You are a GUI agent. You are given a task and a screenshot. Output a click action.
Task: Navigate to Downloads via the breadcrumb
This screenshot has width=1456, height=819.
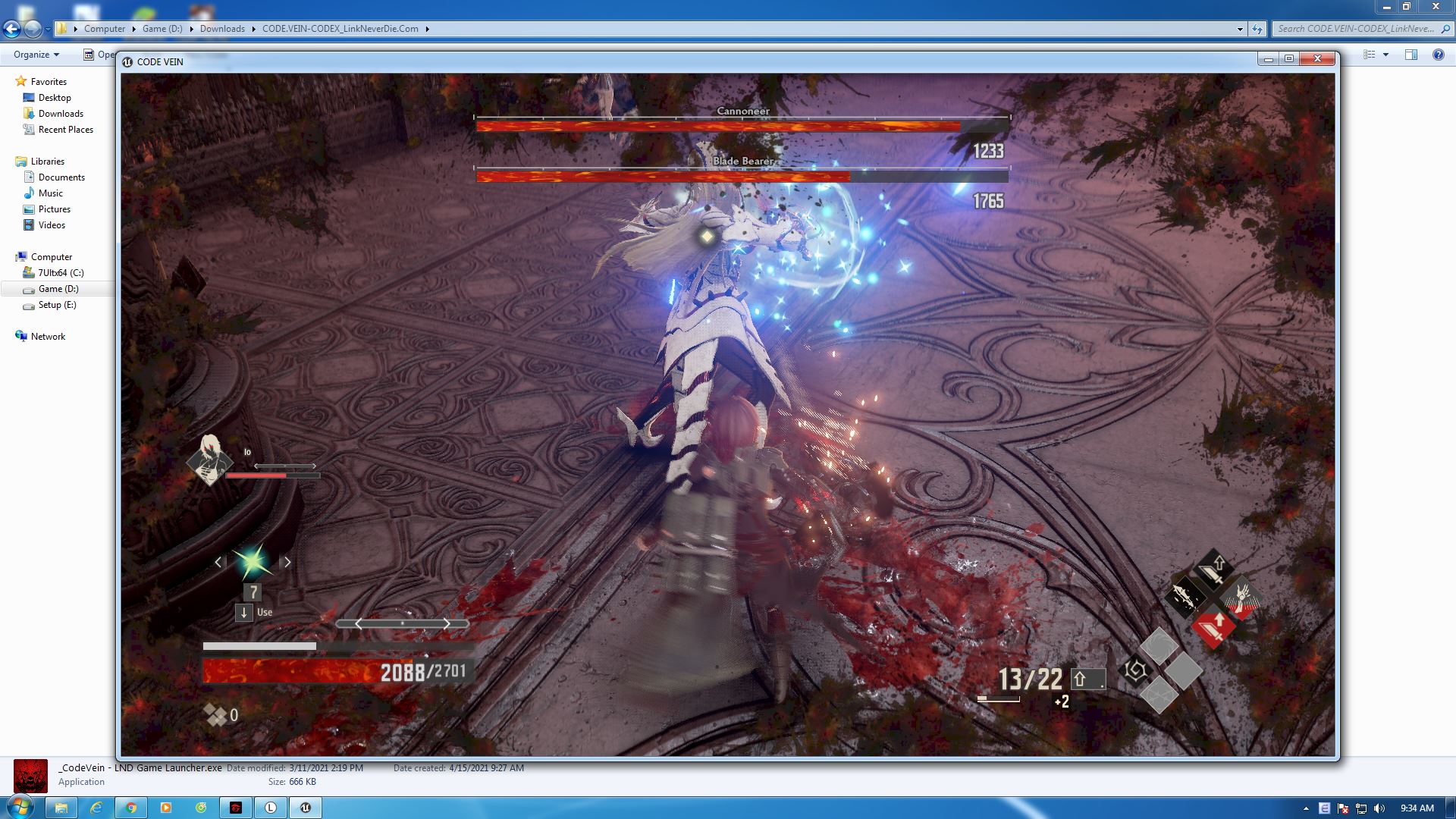tap(222, 28)
